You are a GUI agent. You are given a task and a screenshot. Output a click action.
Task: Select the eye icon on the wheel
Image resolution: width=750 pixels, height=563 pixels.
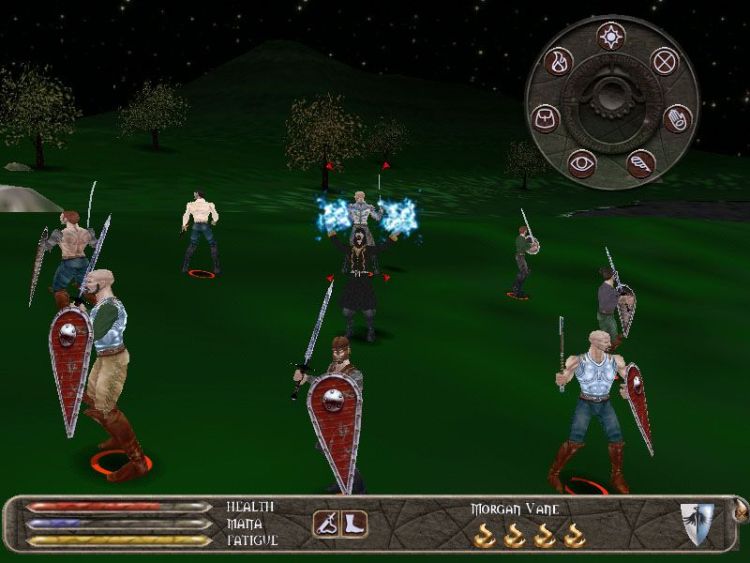click(x=581, y=163)
